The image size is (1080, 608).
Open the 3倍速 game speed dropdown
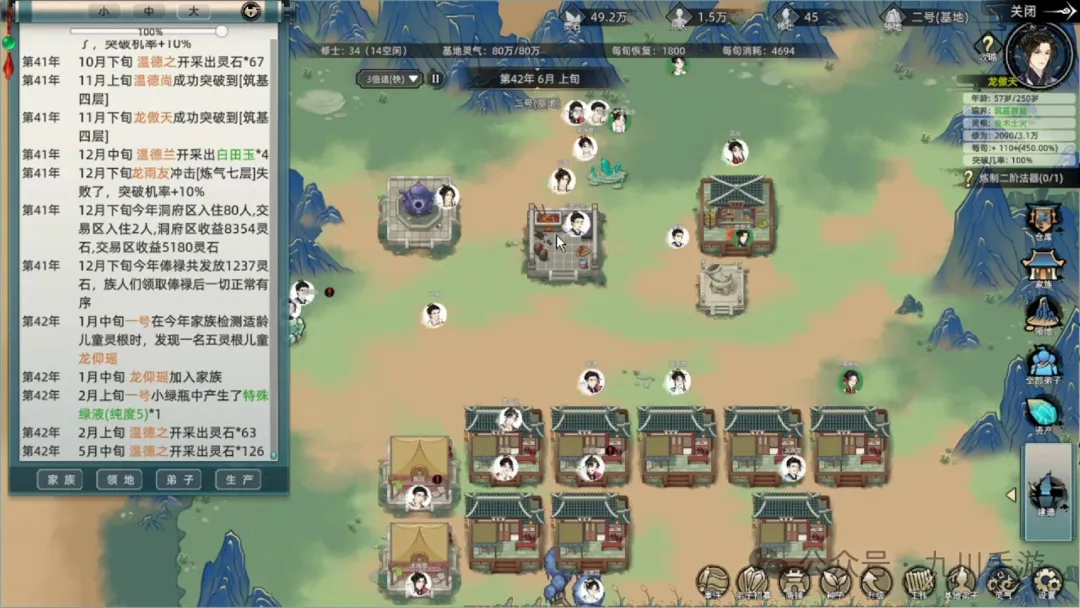[392, 78]
